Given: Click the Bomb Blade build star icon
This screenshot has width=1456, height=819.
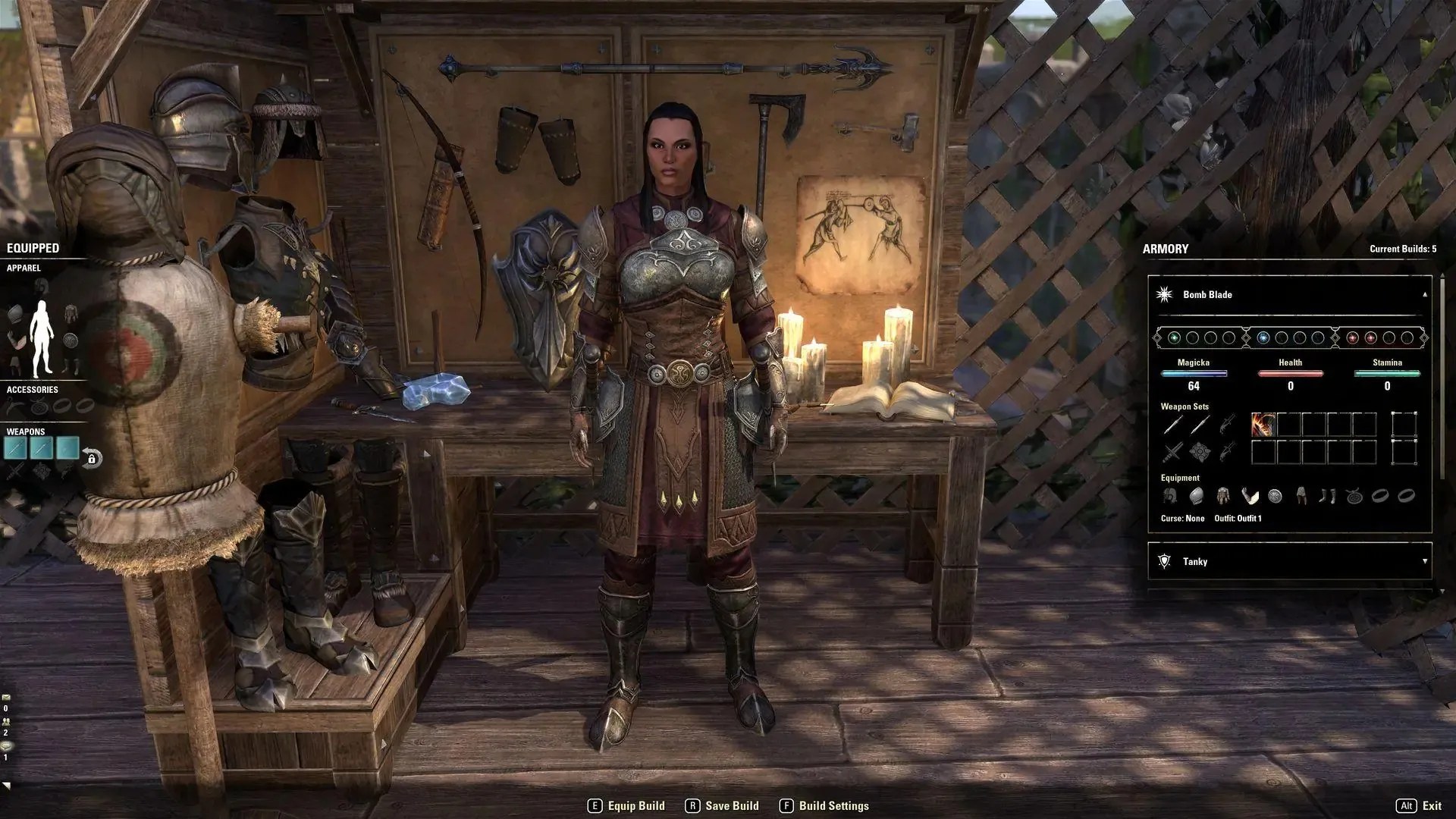Looking at the screenshot, I should click(x=1163, y=294).
